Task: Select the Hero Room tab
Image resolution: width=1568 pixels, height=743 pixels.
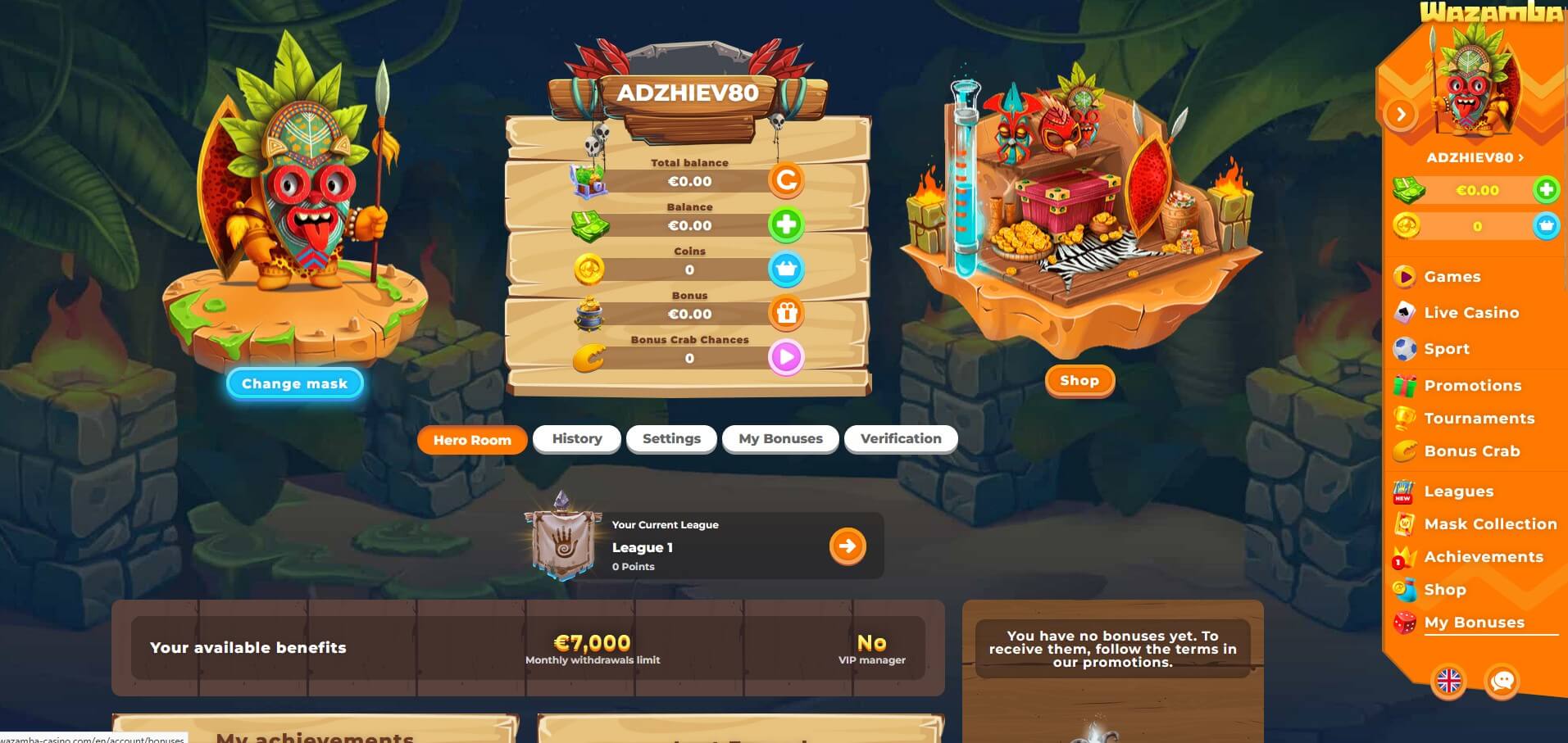Action: point(472,440)
